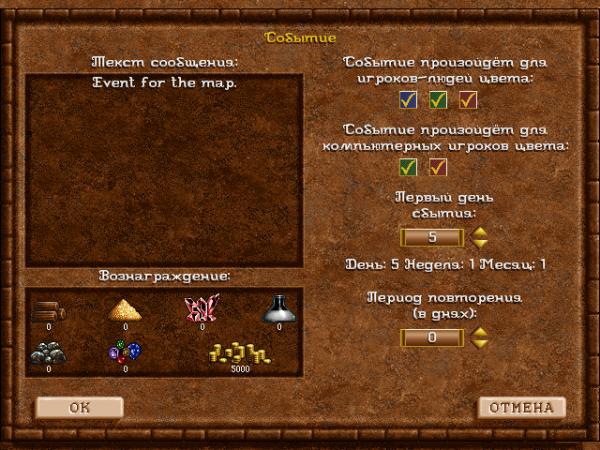
Task: Toggle blue human player checkbox
Action: 408,99
